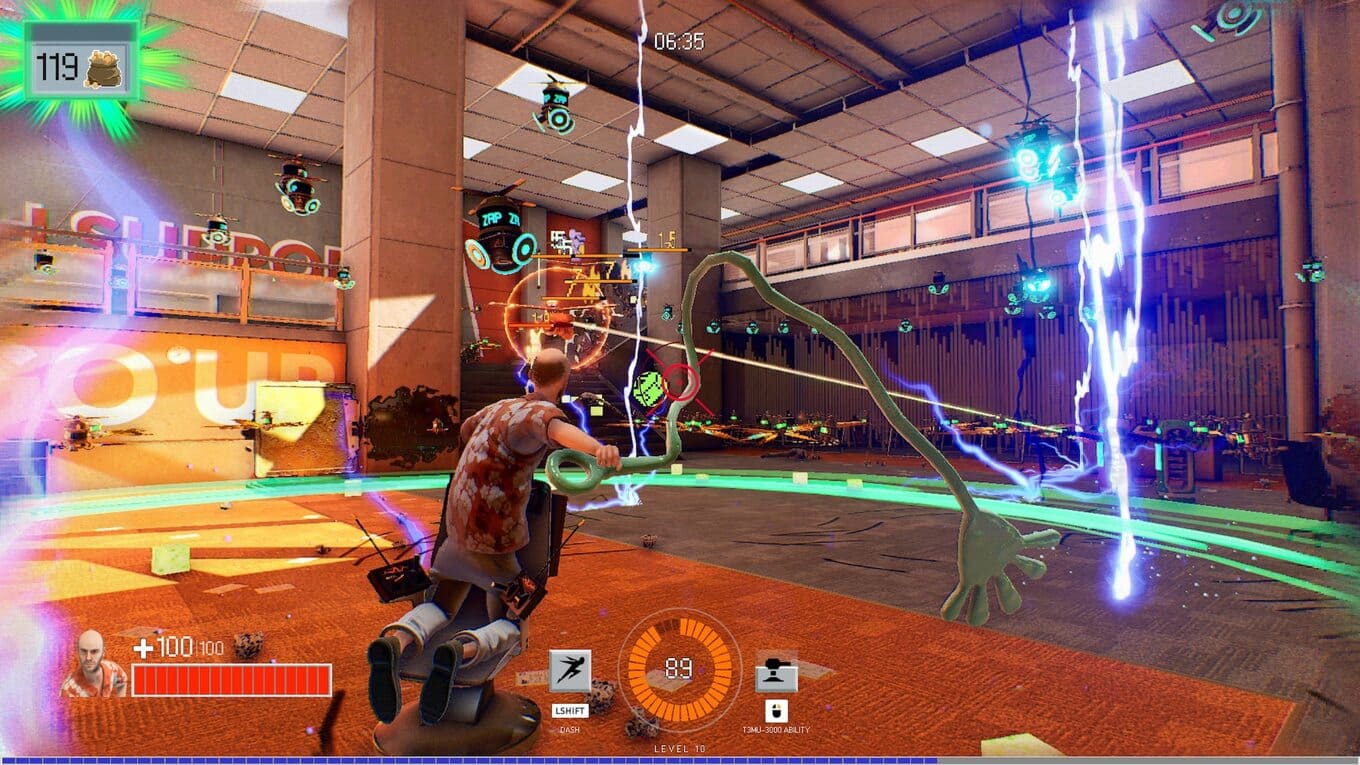Select the bald character portrait
The height and width of the screenshot is (765, 1360).
coord(93,664)
